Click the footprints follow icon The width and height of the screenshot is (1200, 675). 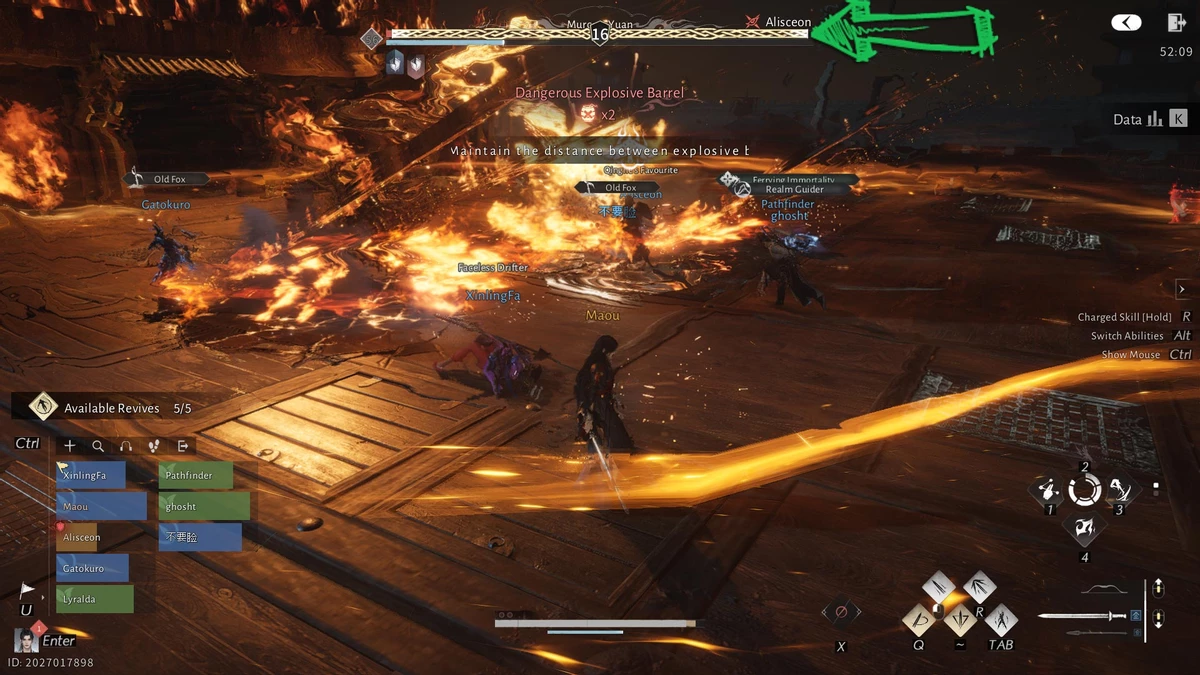pyautogui.click(x=154, y=446)
